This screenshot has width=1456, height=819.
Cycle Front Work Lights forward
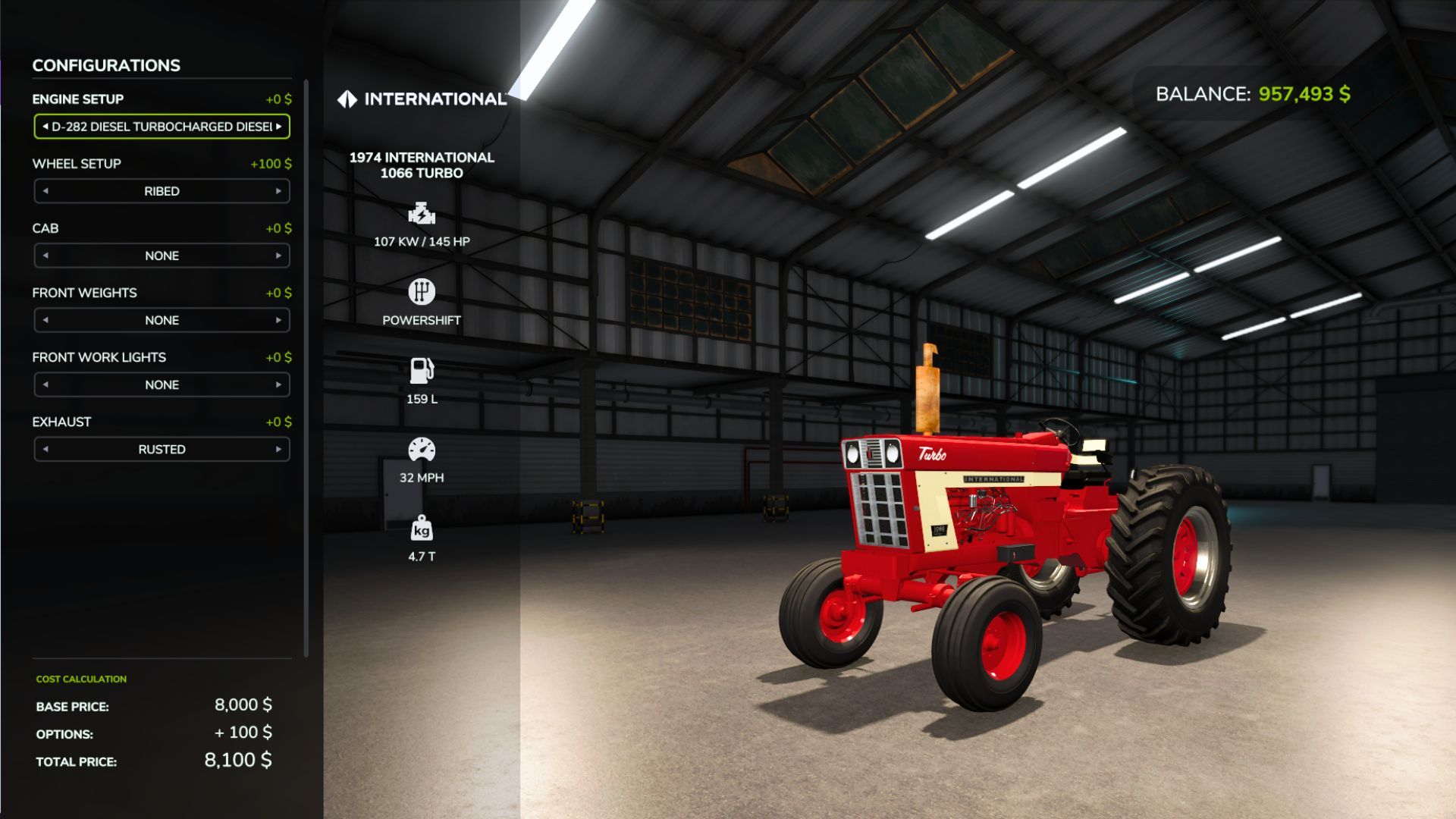tap(278, 384)
